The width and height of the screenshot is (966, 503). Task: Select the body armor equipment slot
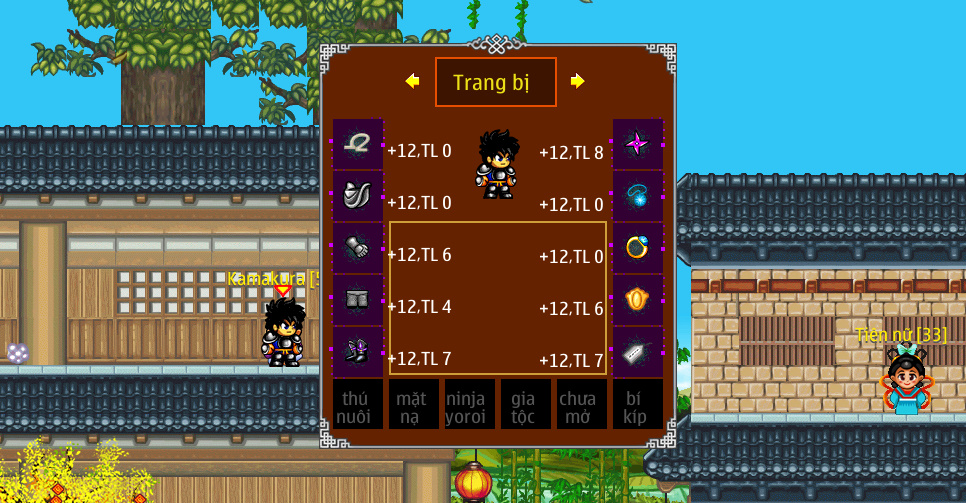point(357,196)
